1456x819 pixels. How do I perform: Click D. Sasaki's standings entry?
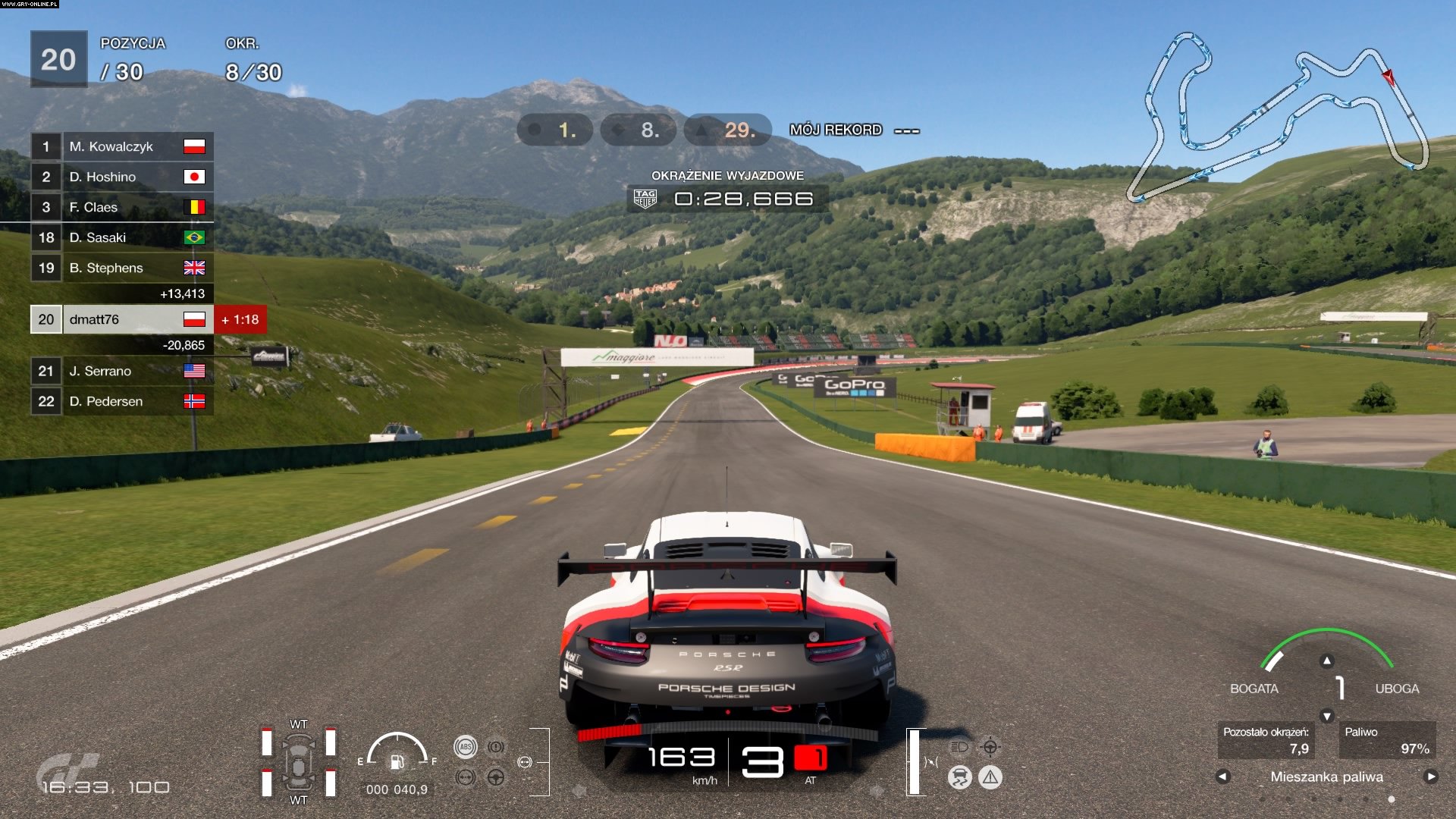point(121,237)
